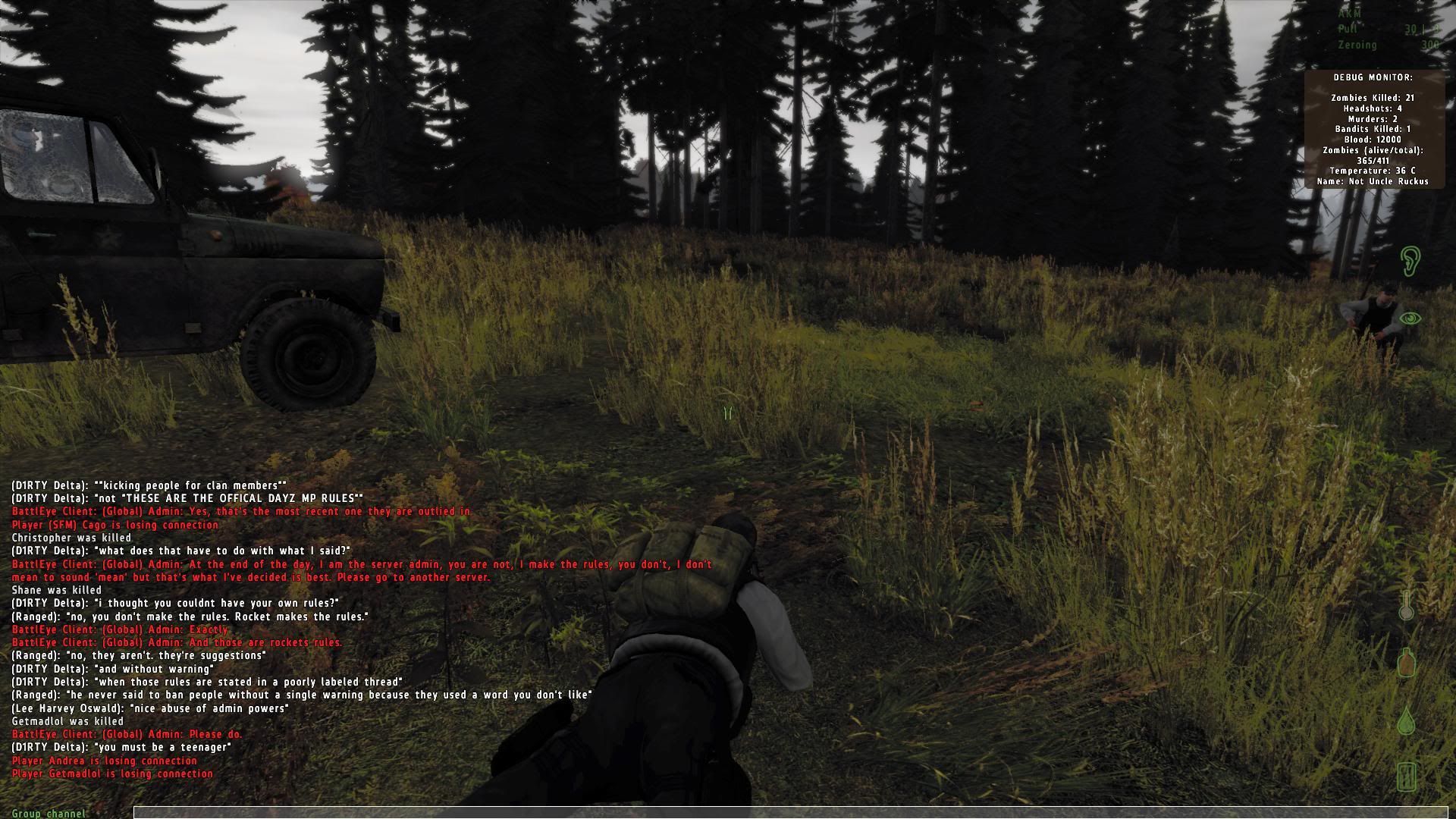Viewport: 1456px width, 819px height.
Task: Click the blood drop status icon
Action: click(1407, 720)
